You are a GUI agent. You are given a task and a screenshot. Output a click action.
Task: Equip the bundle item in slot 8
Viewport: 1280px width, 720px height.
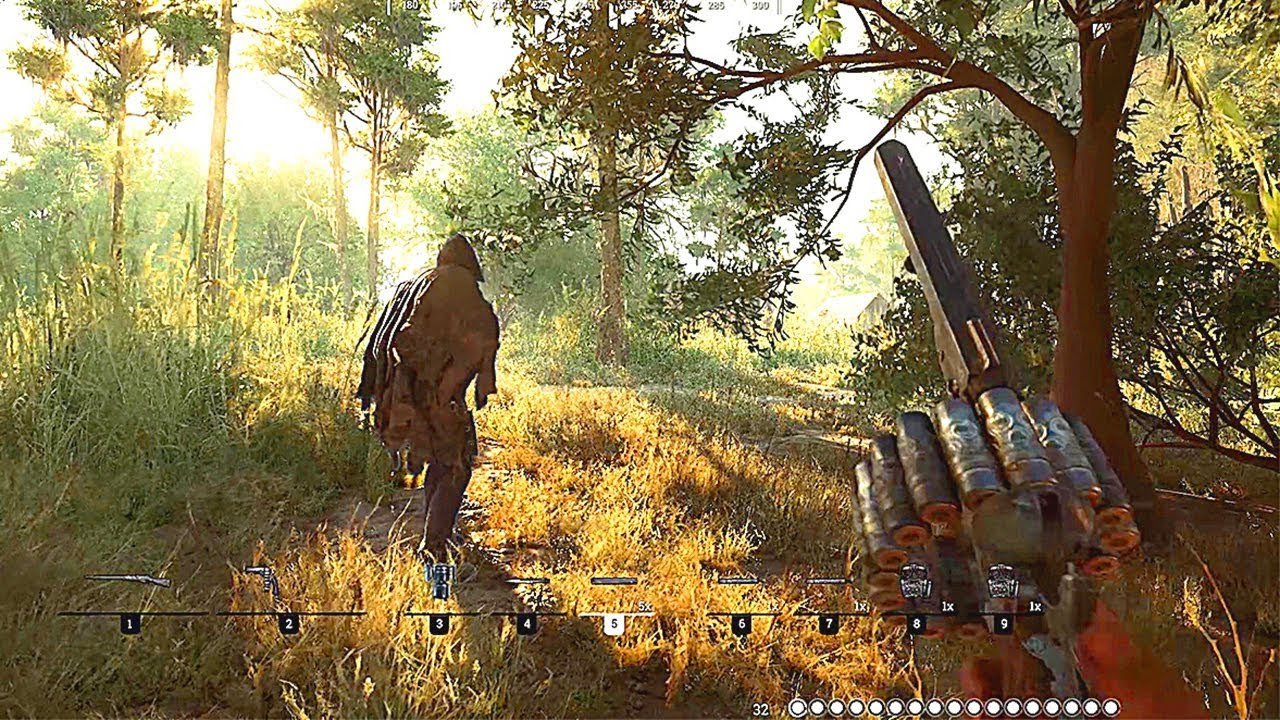tap(915, 582)
